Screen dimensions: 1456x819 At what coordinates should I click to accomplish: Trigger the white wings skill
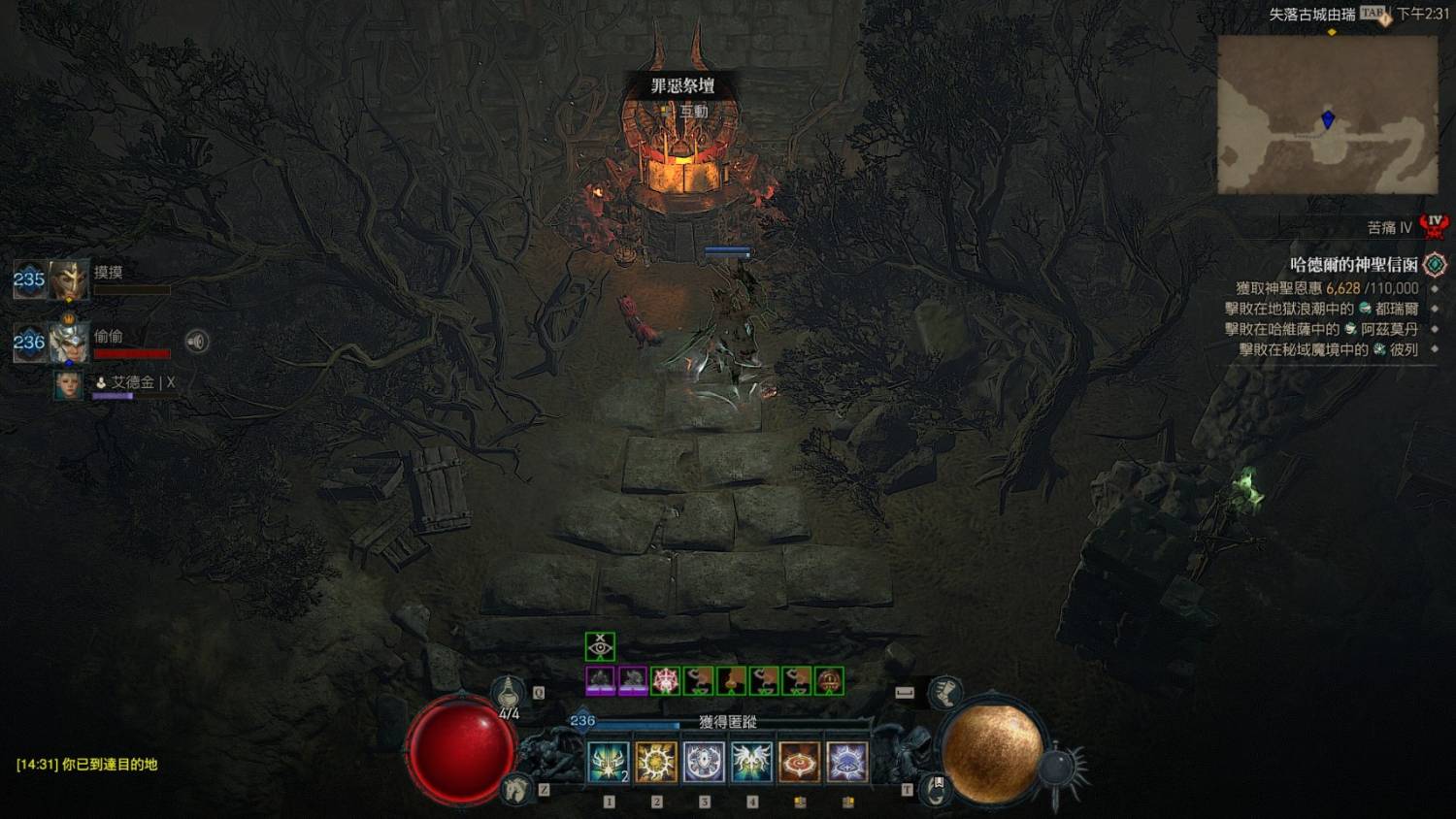(751, 763)
